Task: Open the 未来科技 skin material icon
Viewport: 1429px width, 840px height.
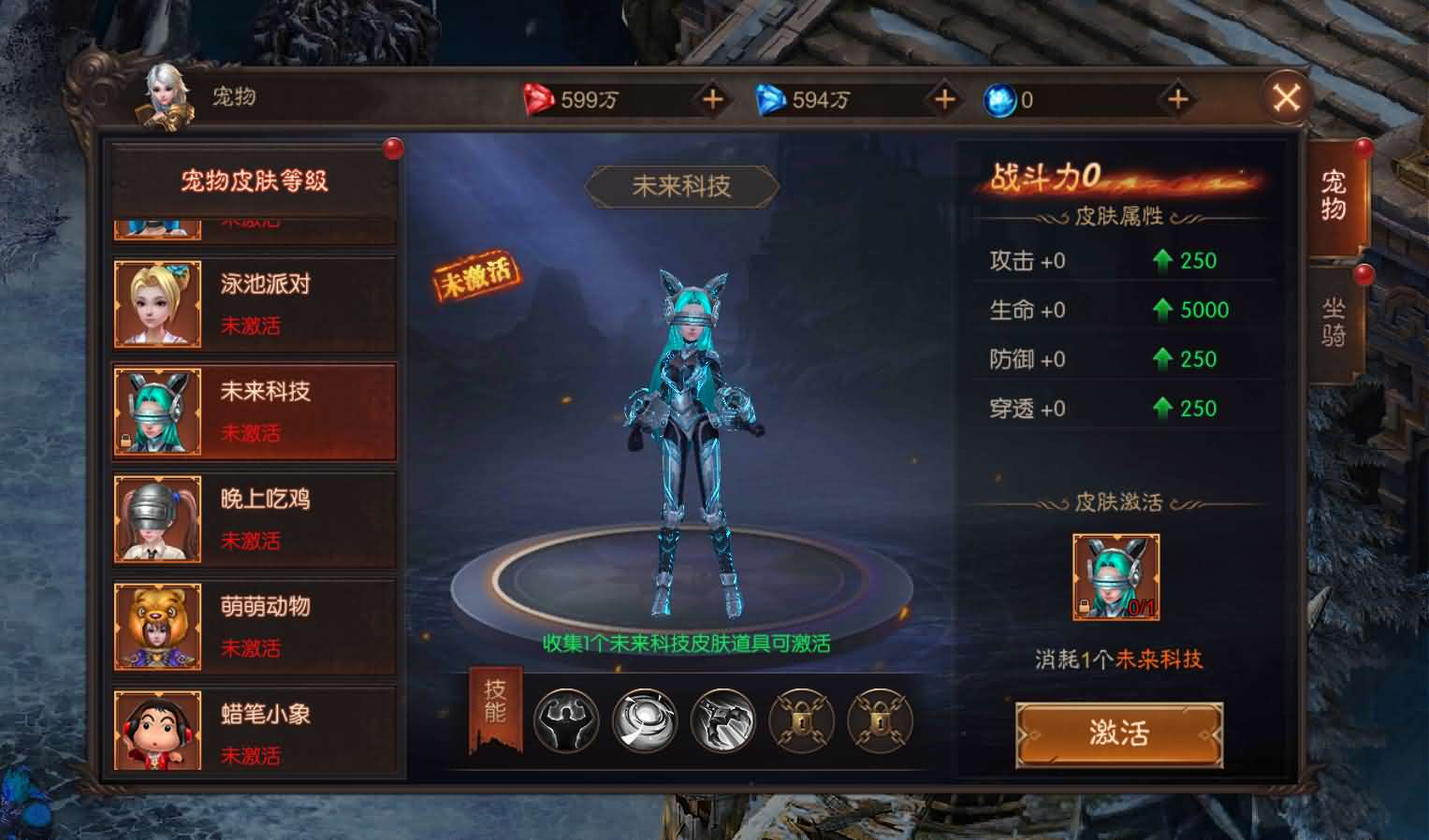Action: [x=1114, y=573]
